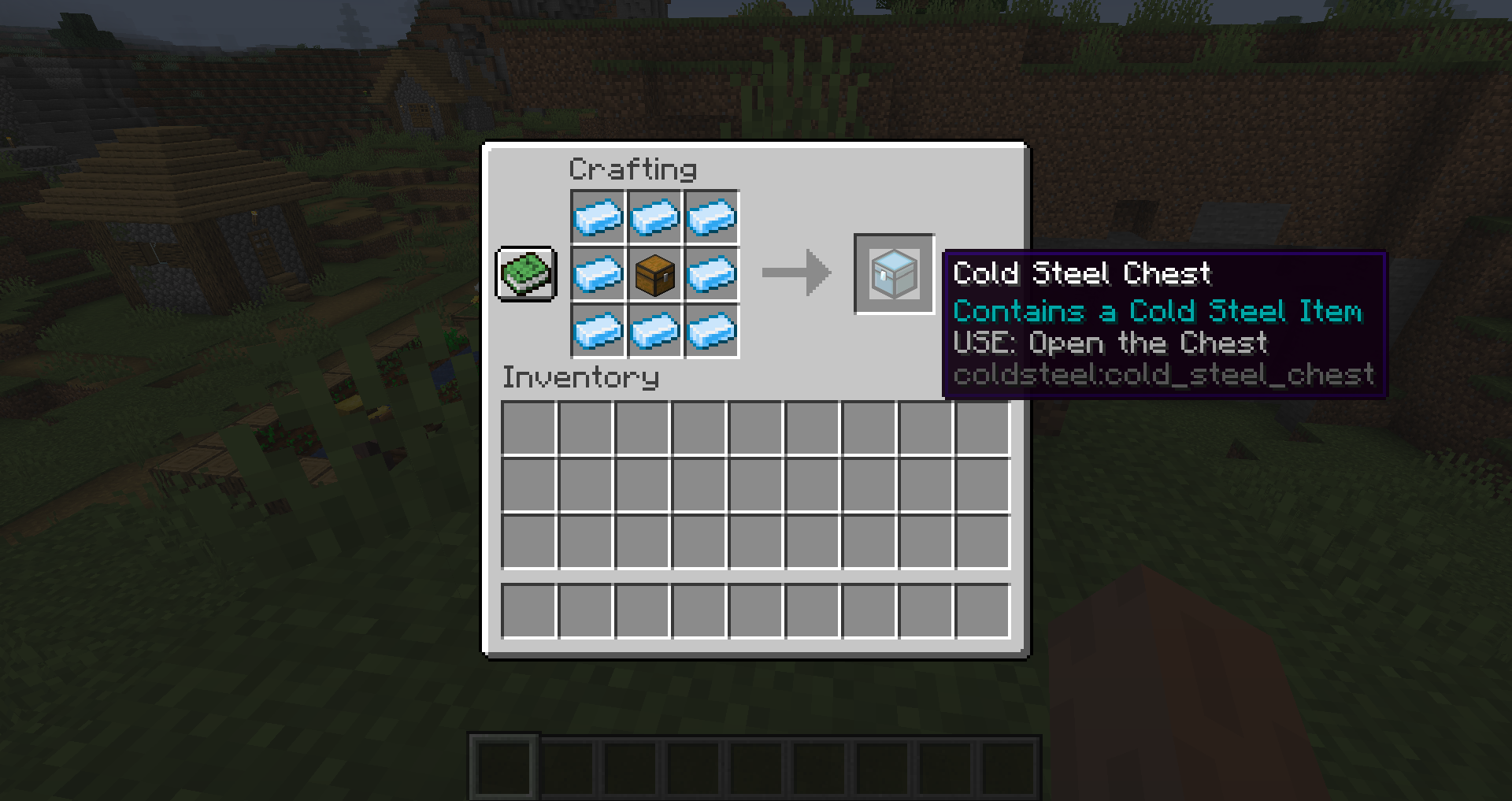Click the coldsteel:cold_steel_chest tooltip text
The image size is (1512, 801).
(1163, 376)
